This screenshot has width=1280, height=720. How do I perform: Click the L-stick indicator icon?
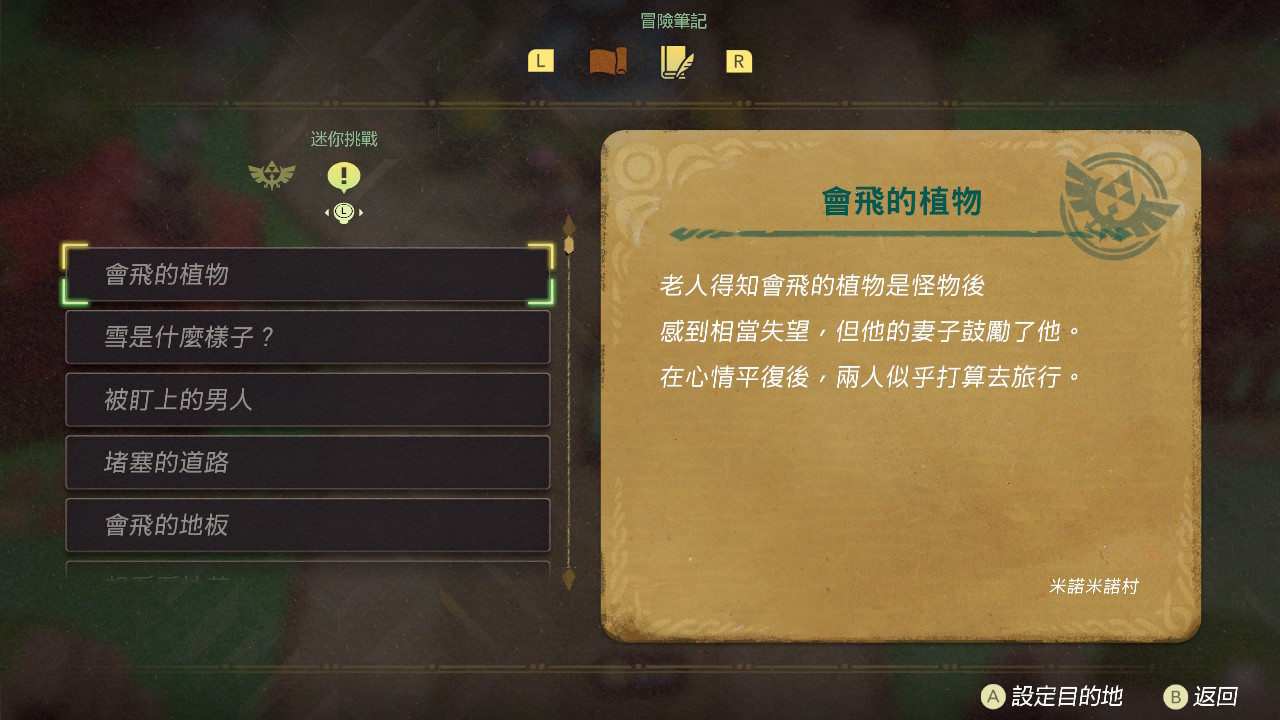click(344, 212)
